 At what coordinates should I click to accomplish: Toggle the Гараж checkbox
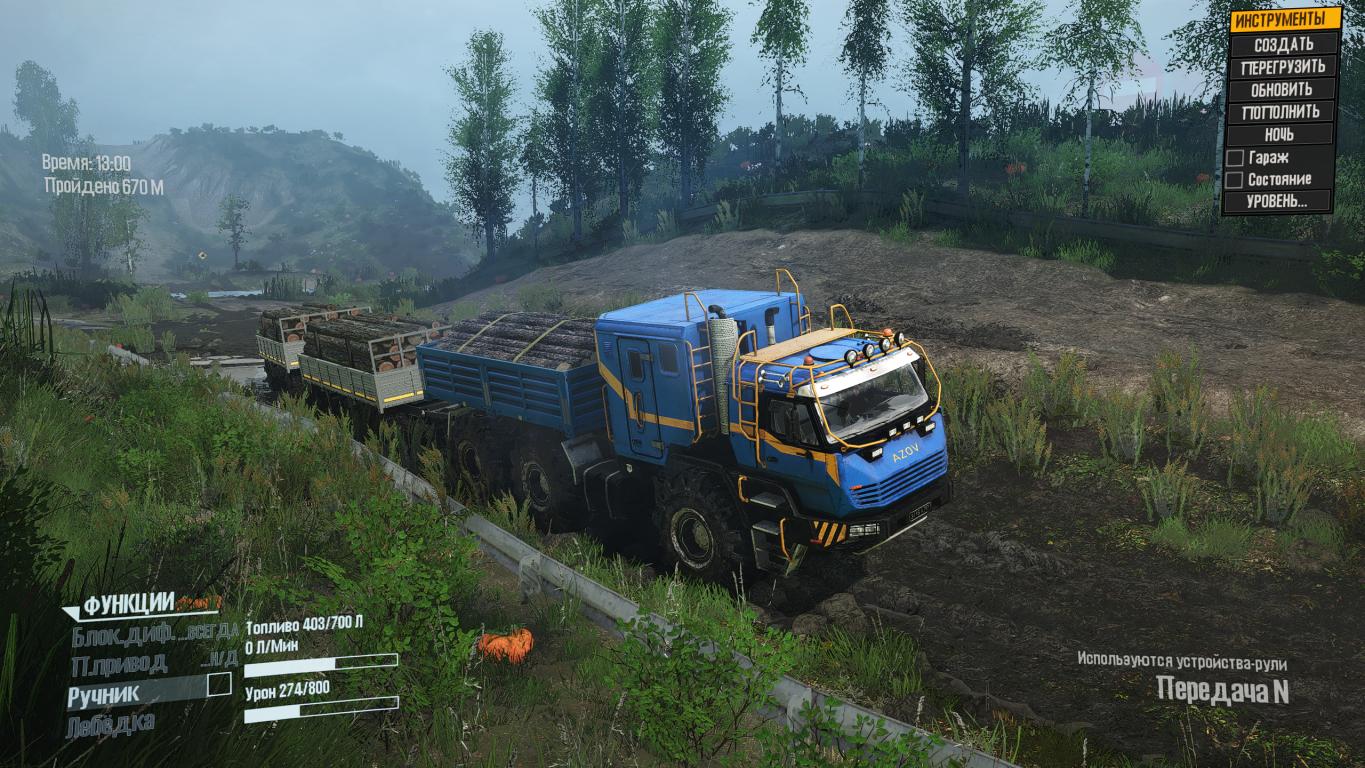click(x=1235, y=157)
